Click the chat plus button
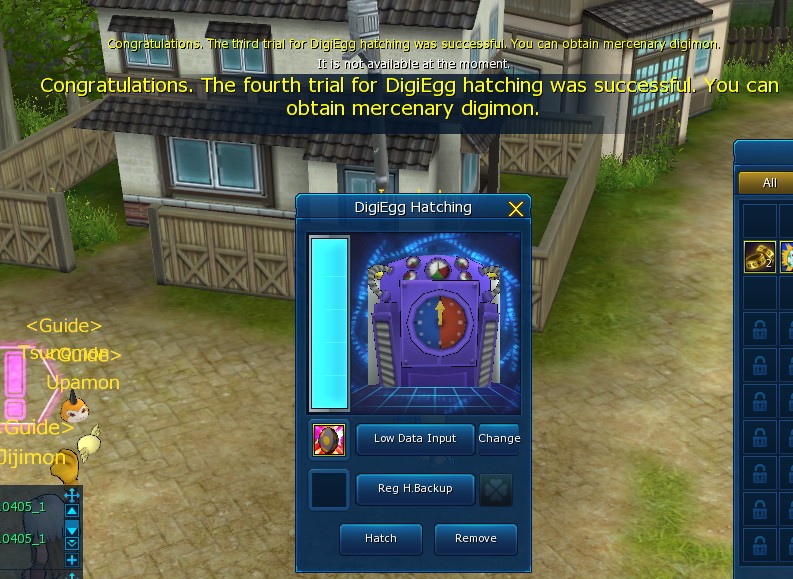The width and height of the screenshot is (793, 579). point(72,561)
